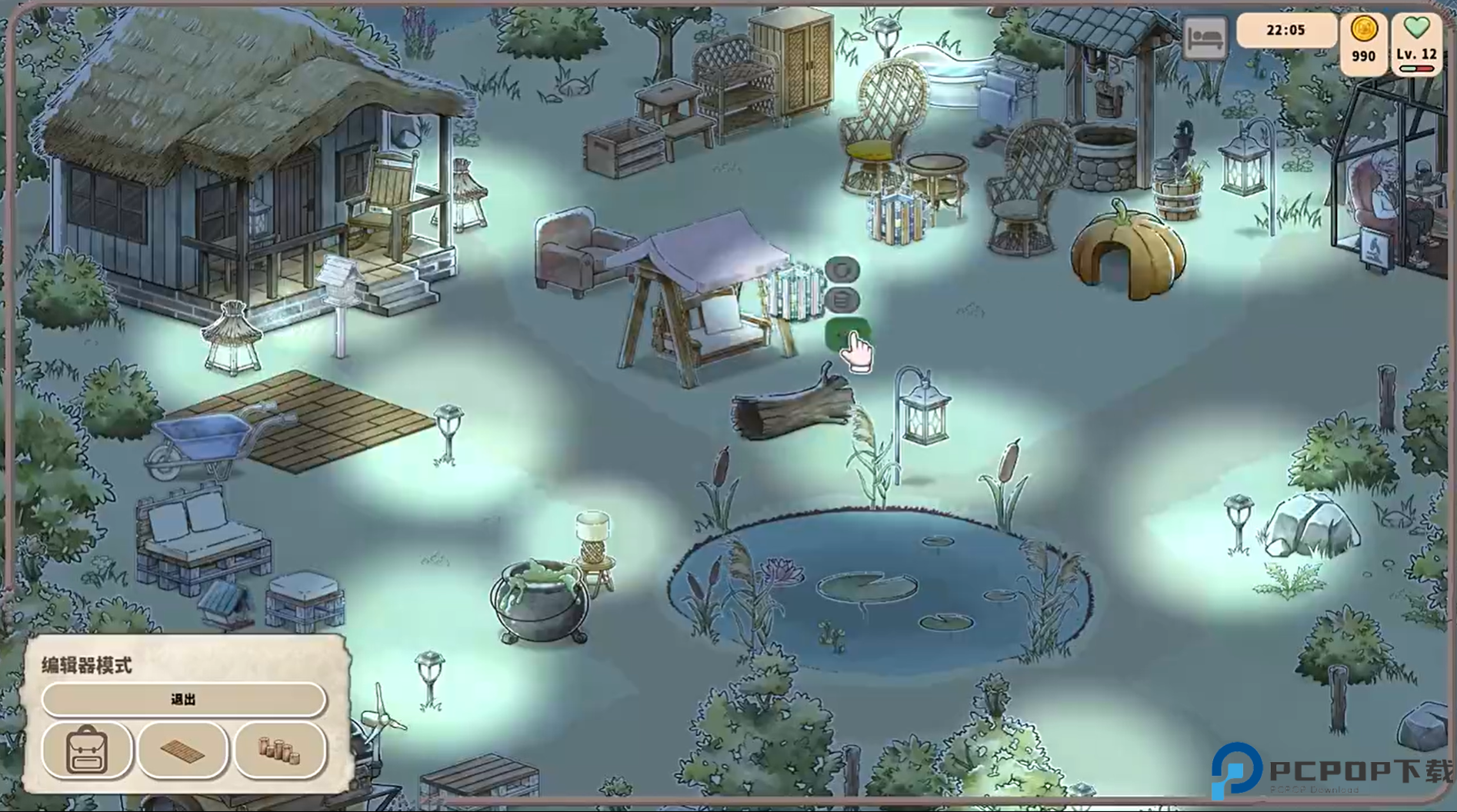The width and height of the screenshot is (1457, 812).
Task: Store the swing using the box button
Action: (x=843, y=301)
